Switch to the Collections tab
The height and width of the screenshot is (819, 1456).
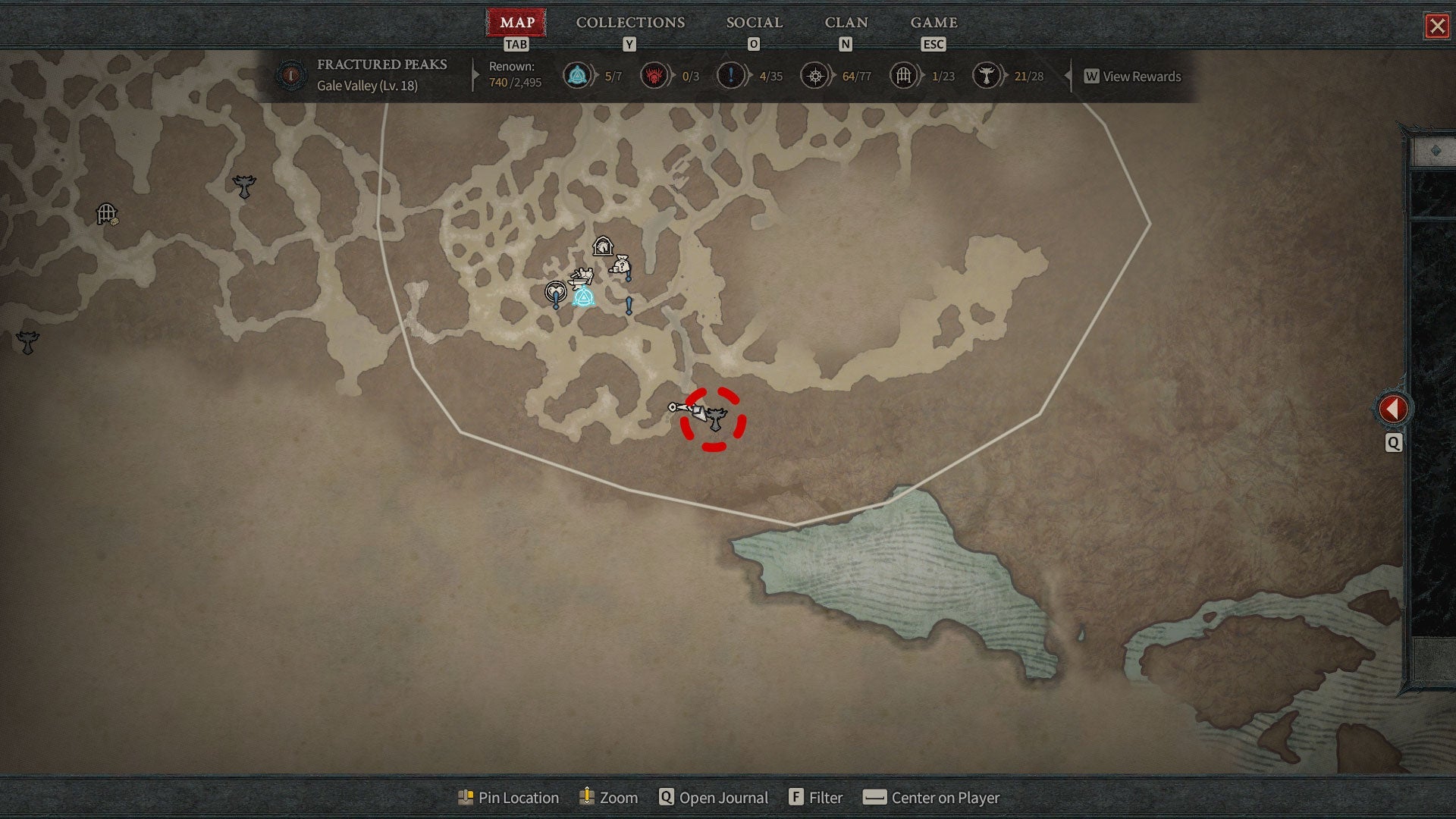coord(630,23)
